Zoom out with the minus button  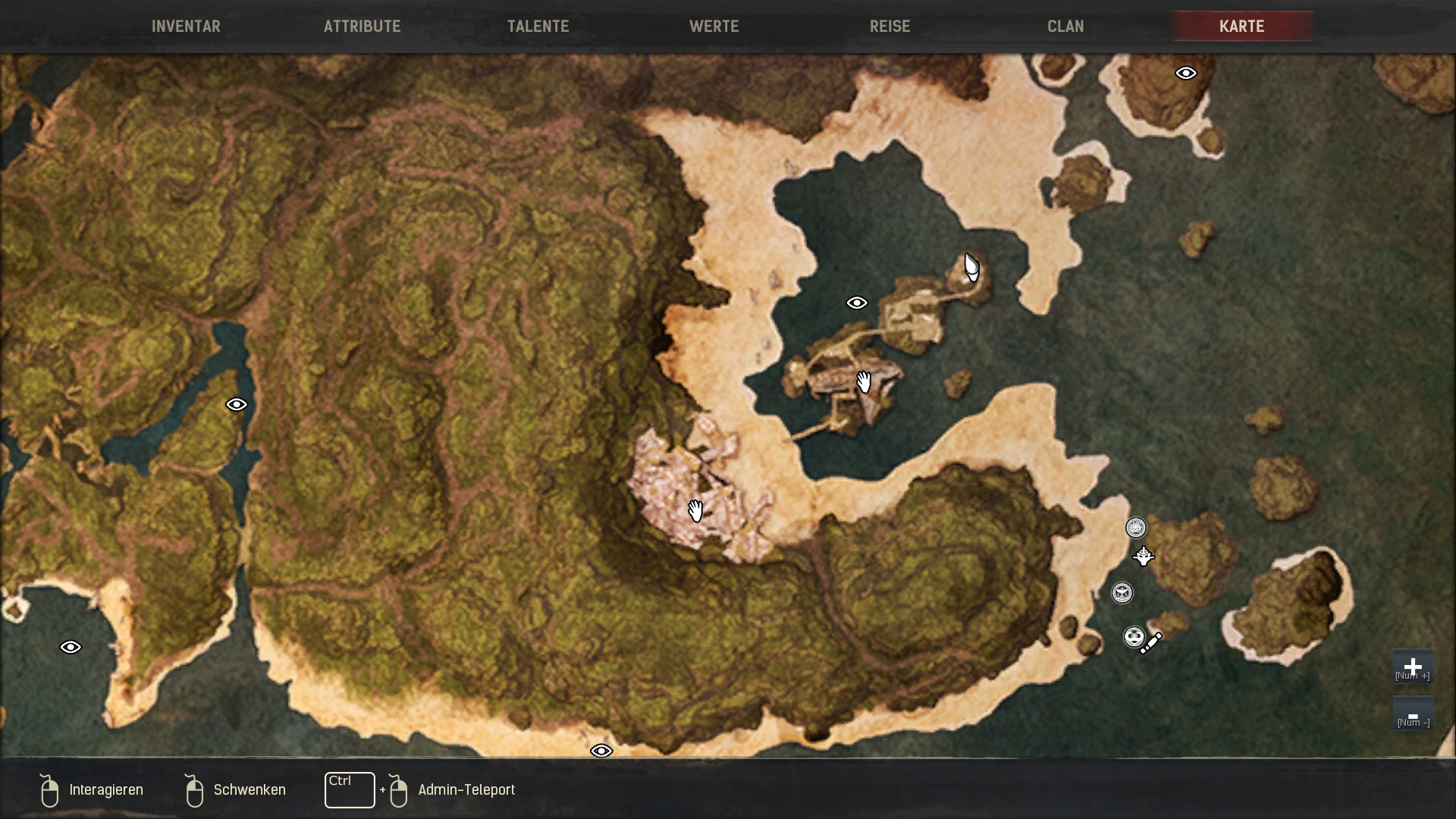pos(1412,715)
